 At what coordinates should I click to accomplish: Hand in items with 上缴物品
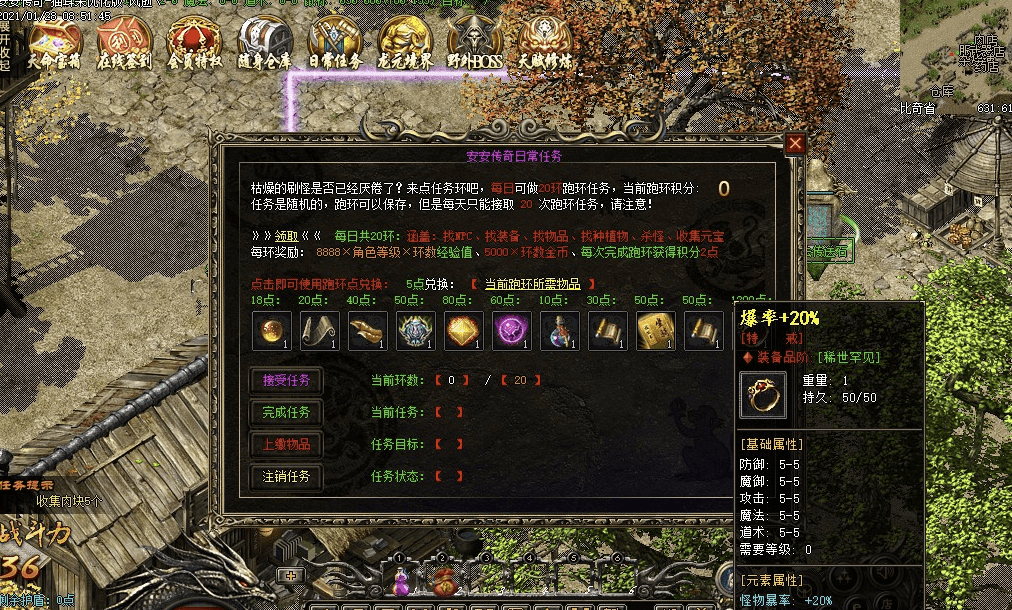(x=286, y=444)
